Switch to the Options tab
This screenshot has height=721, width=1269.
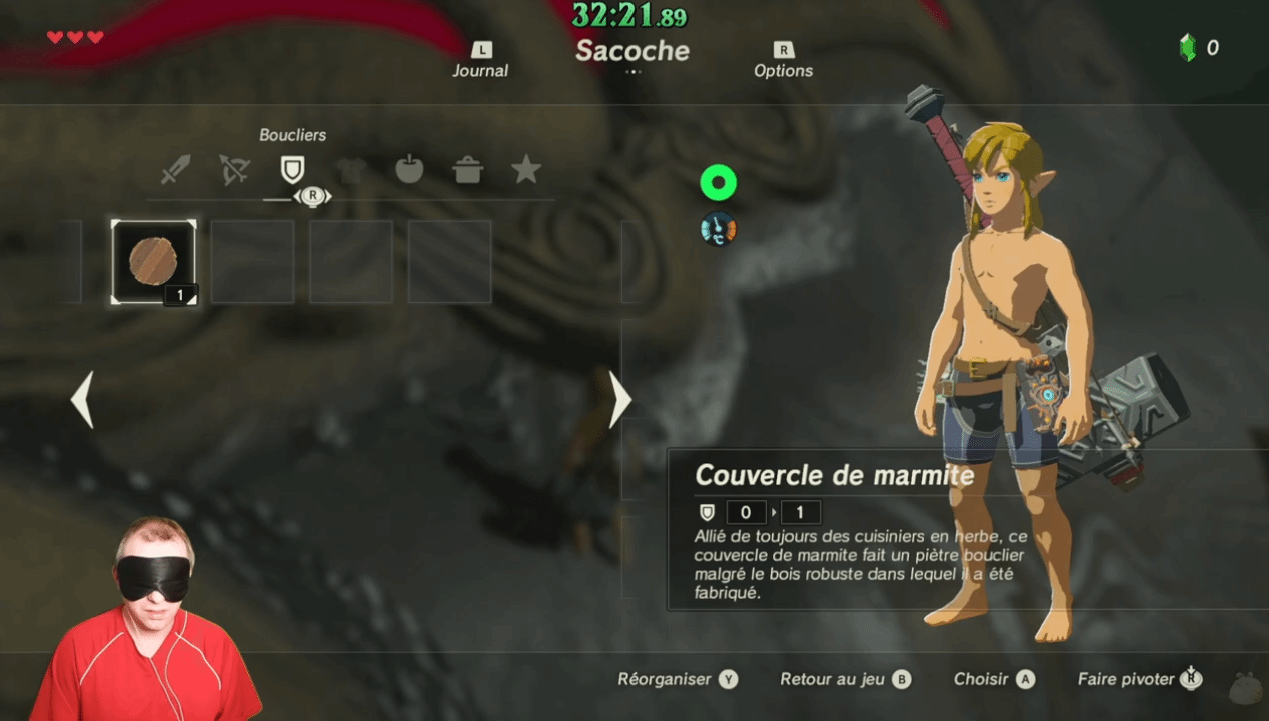click(783, 61)
